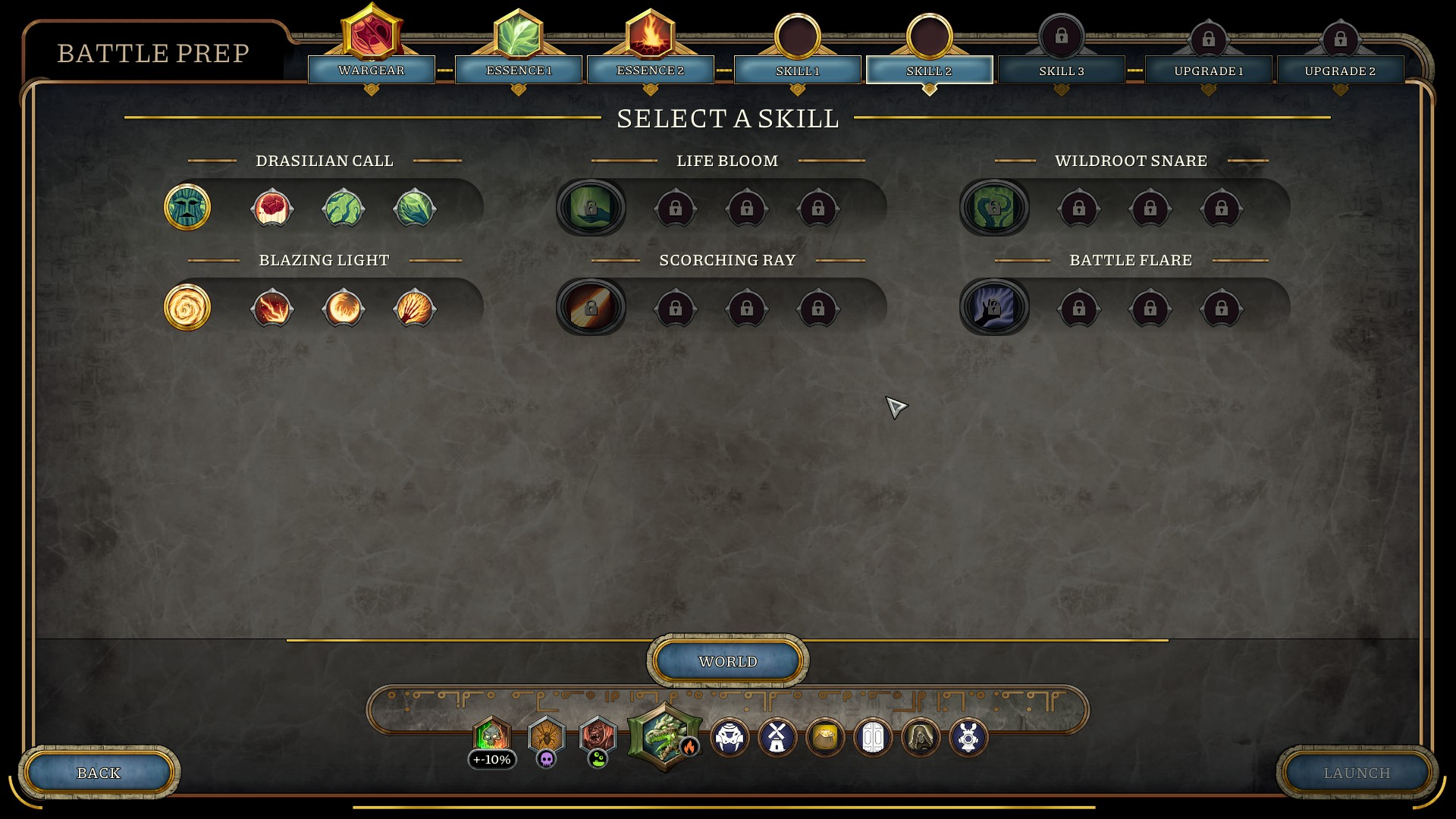Select the hooded figure icon
Viewport: 1456px width, 819px height.
(x=921, y=737)
